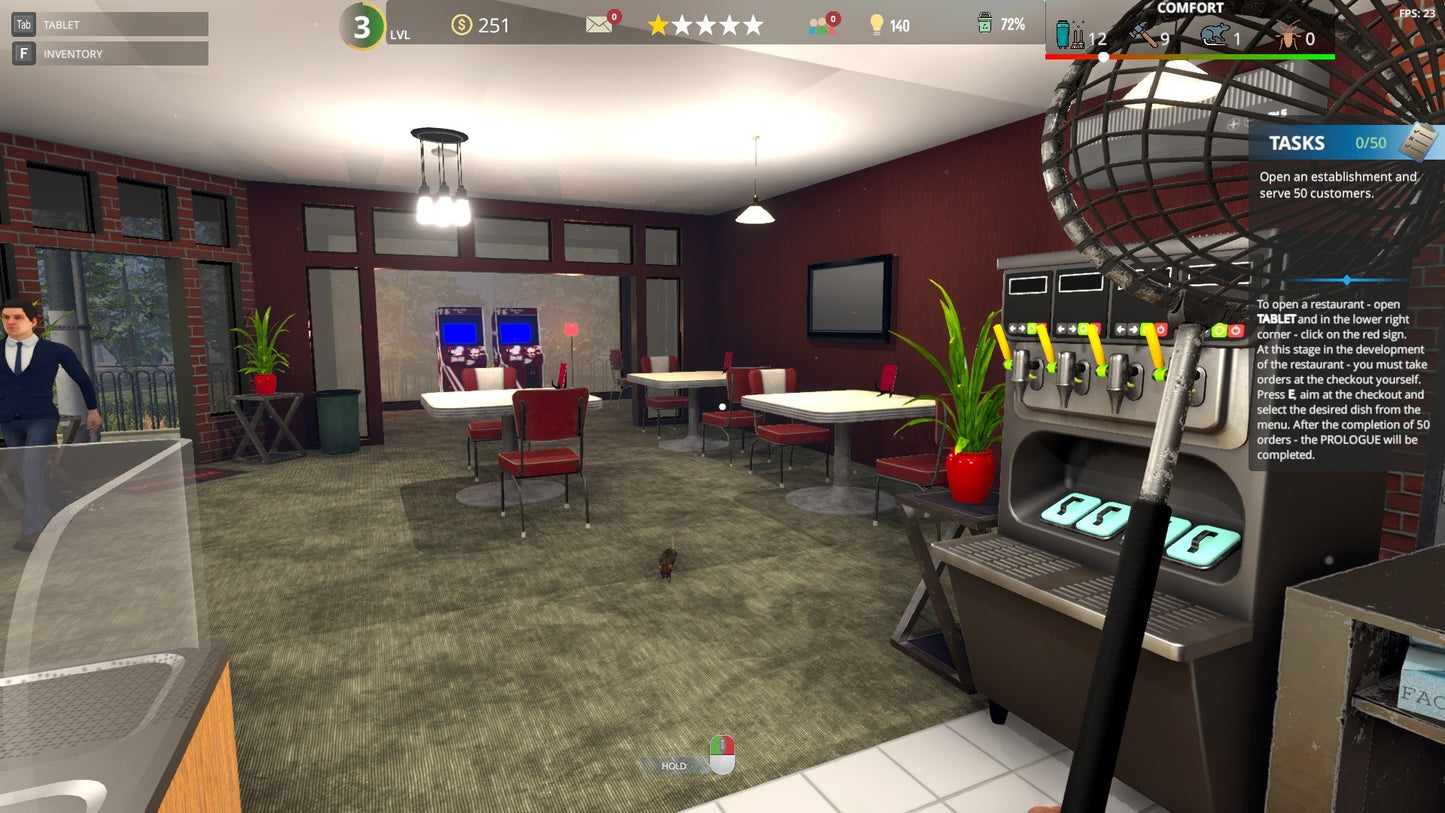The height and width of the screenshot is (813, 1445).
Task: Click the money counter dollar icon
Action: (x=462, y=24)
